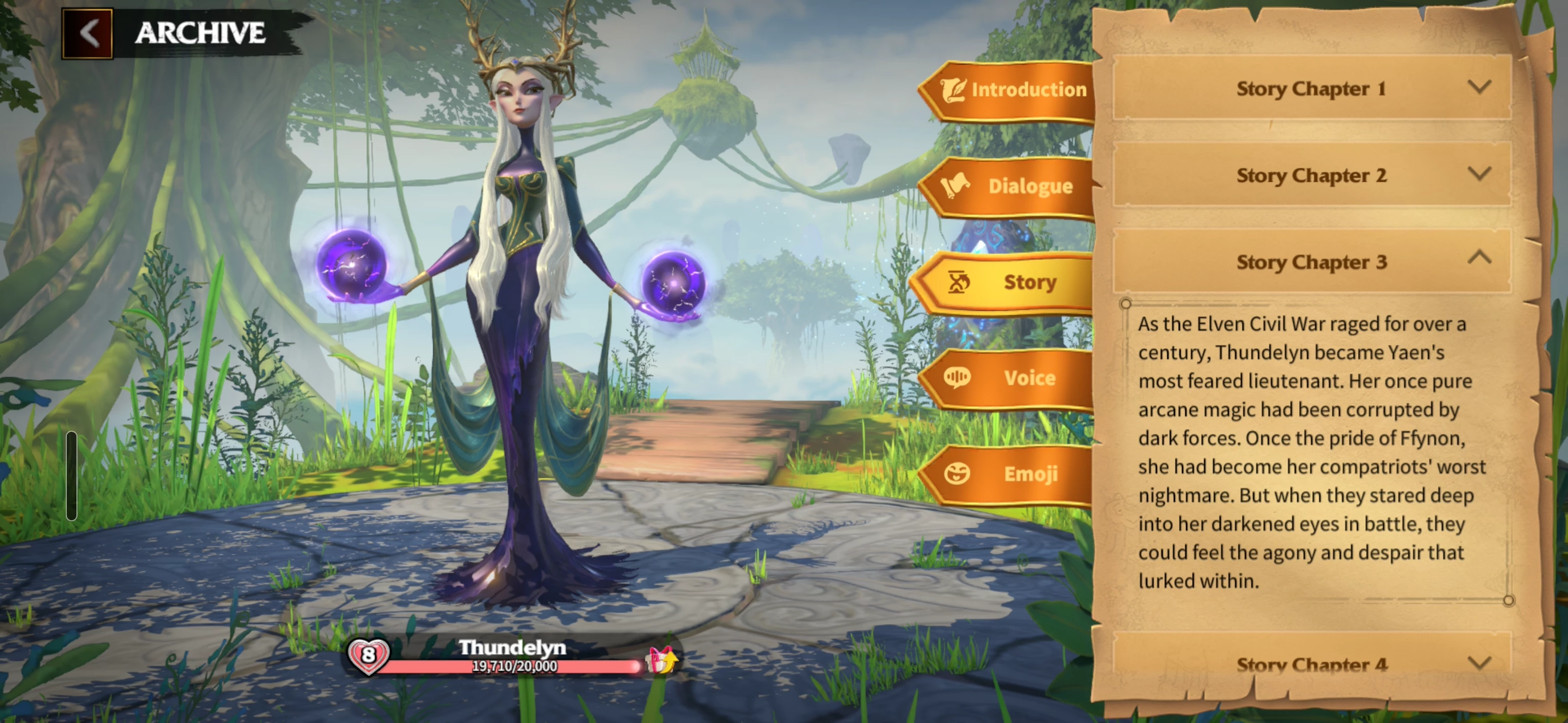Click the gift icon beside Thundelyn's affinity bar
The width and height of the screenshot is (1568, 723).
pos(660,660)
